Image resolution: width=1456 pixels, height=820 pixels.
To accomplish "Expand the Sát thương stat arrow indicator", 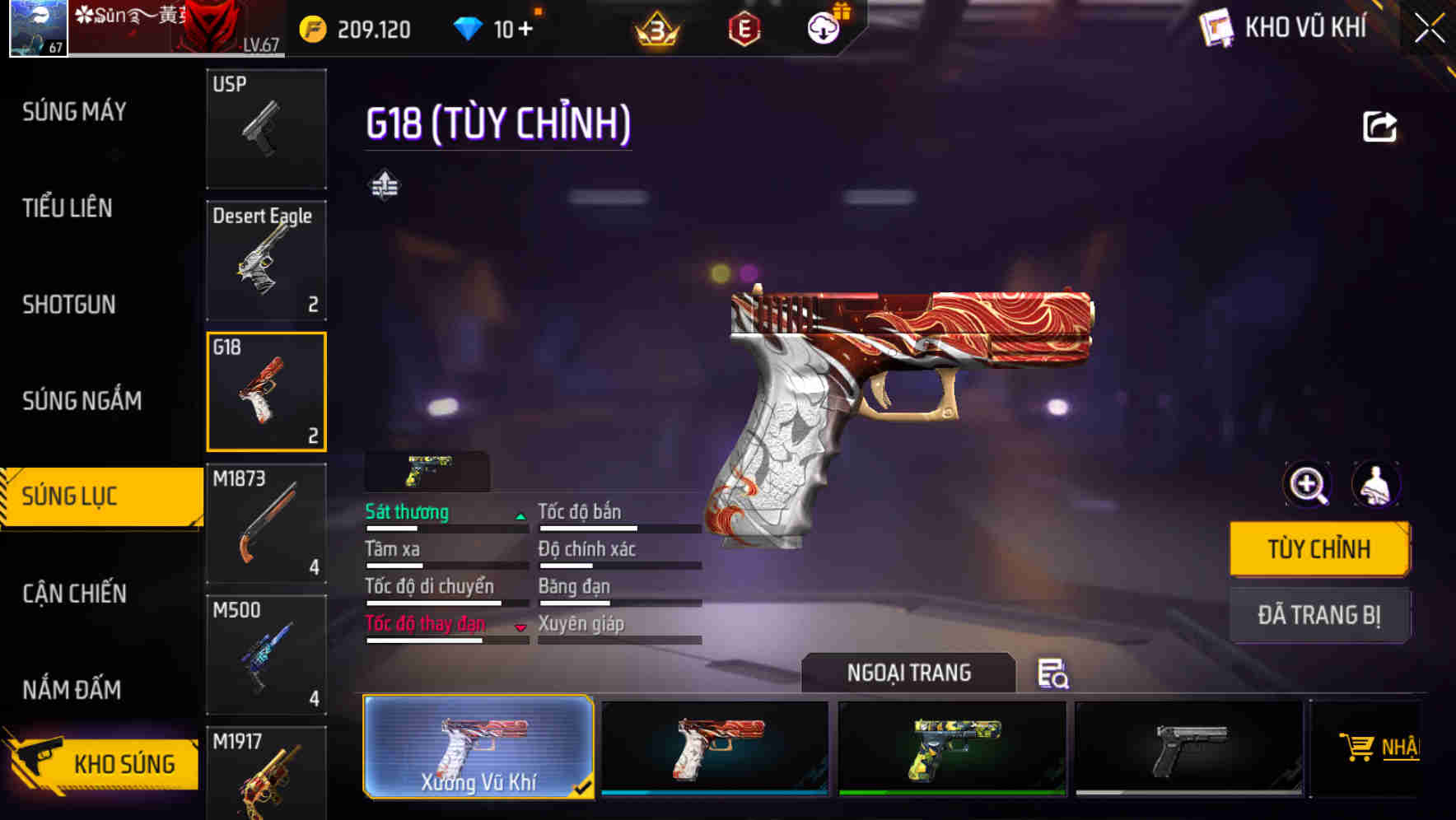I will point(520,516).
